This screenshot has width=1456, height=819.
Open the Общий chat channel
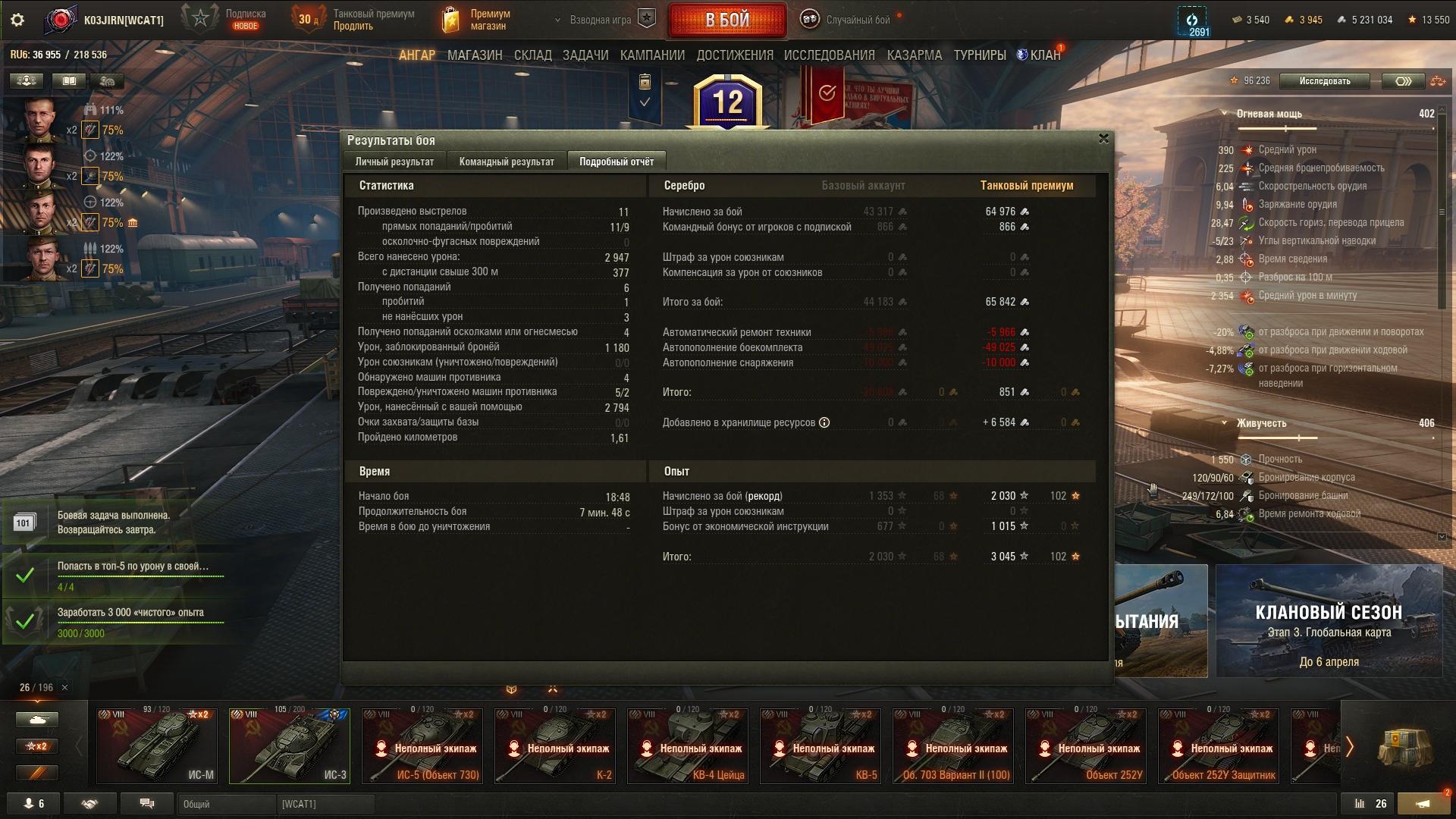226,804
